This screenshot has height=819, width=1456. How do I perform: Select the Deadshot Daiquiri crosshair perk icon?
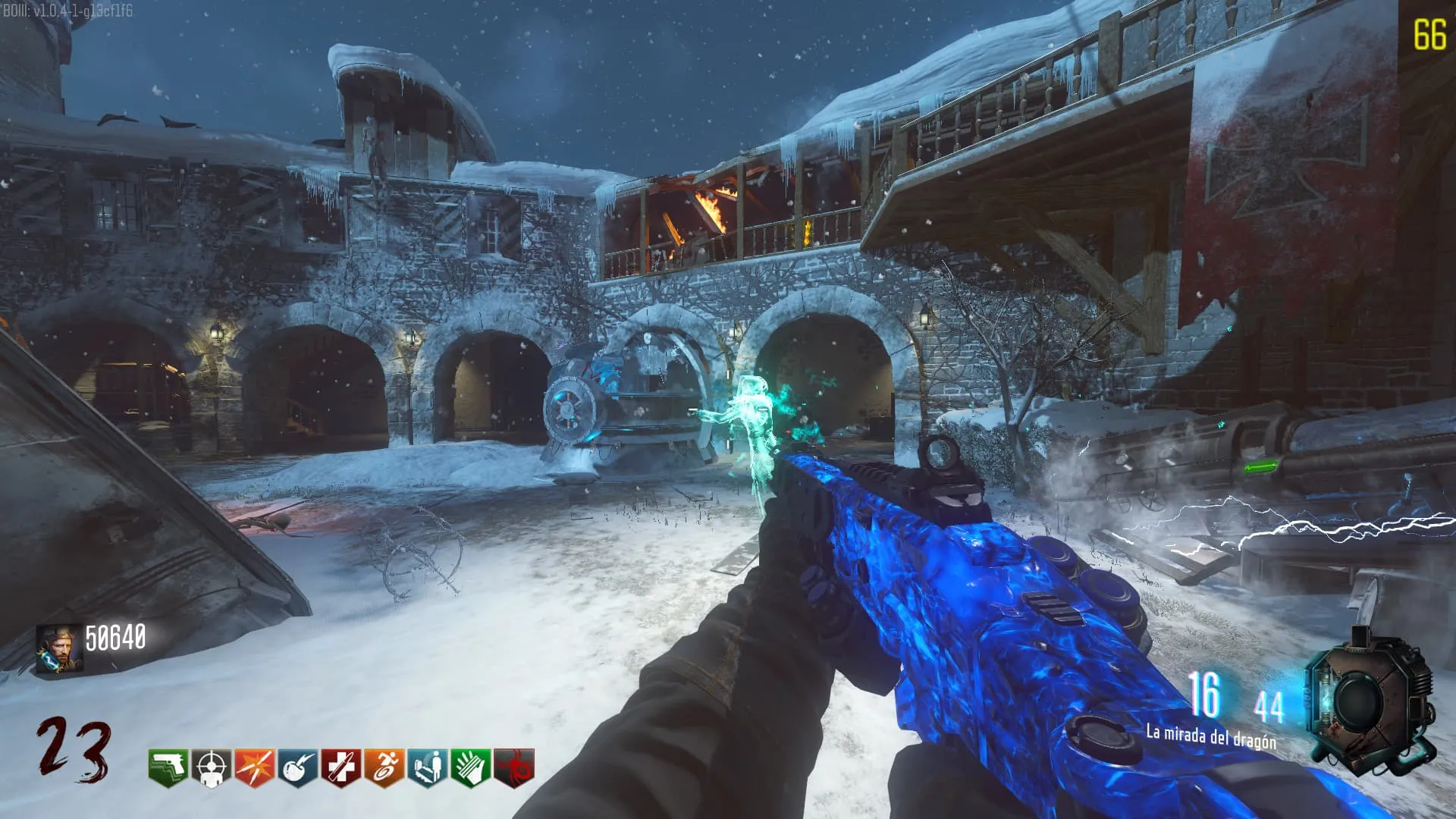point(212,768)
